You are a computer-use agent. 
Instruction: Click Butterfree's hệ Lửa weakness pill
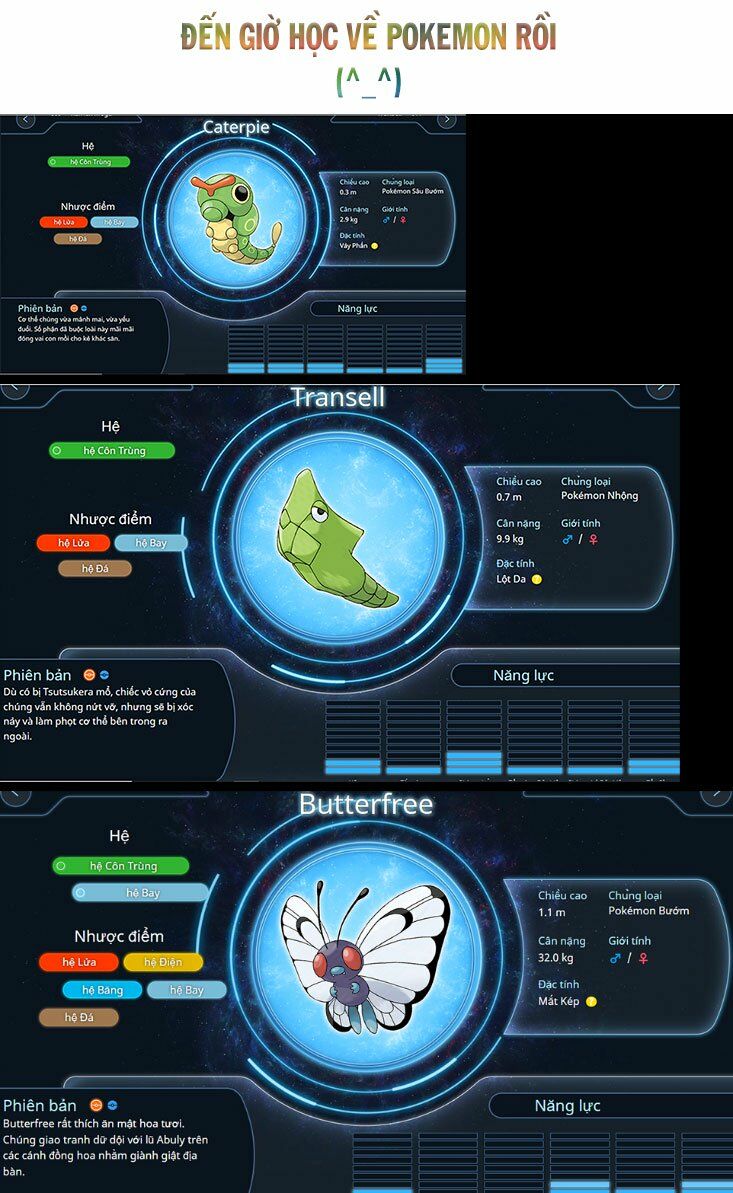[79, 962]
